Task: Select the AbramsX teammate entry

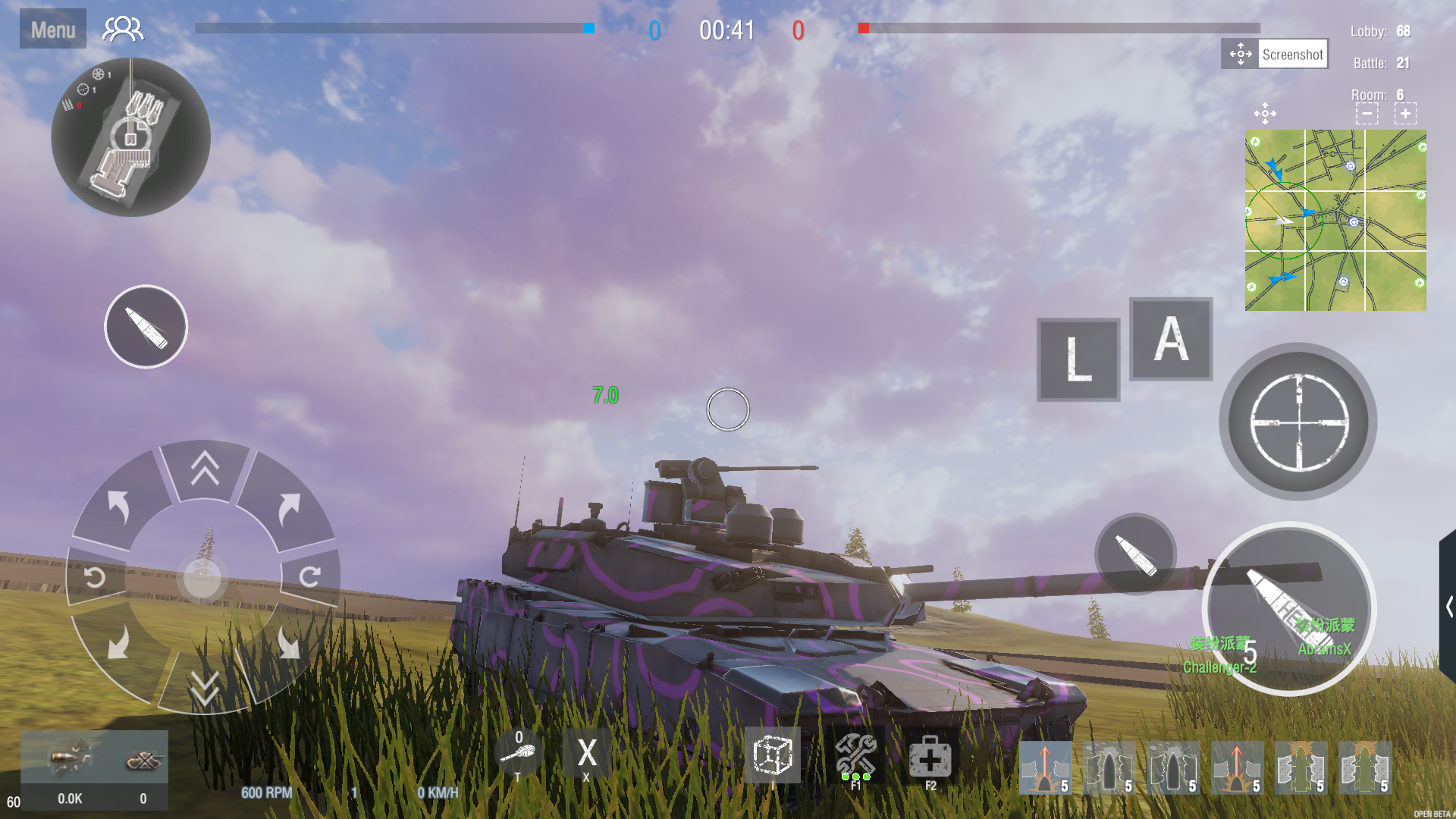Action: [1324, 651]
